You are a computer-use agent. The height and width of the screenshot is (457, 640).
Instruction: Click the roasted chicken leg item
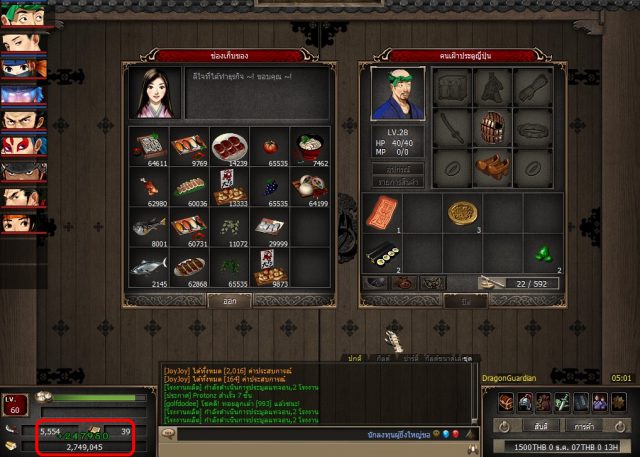(x=148, y=186)
